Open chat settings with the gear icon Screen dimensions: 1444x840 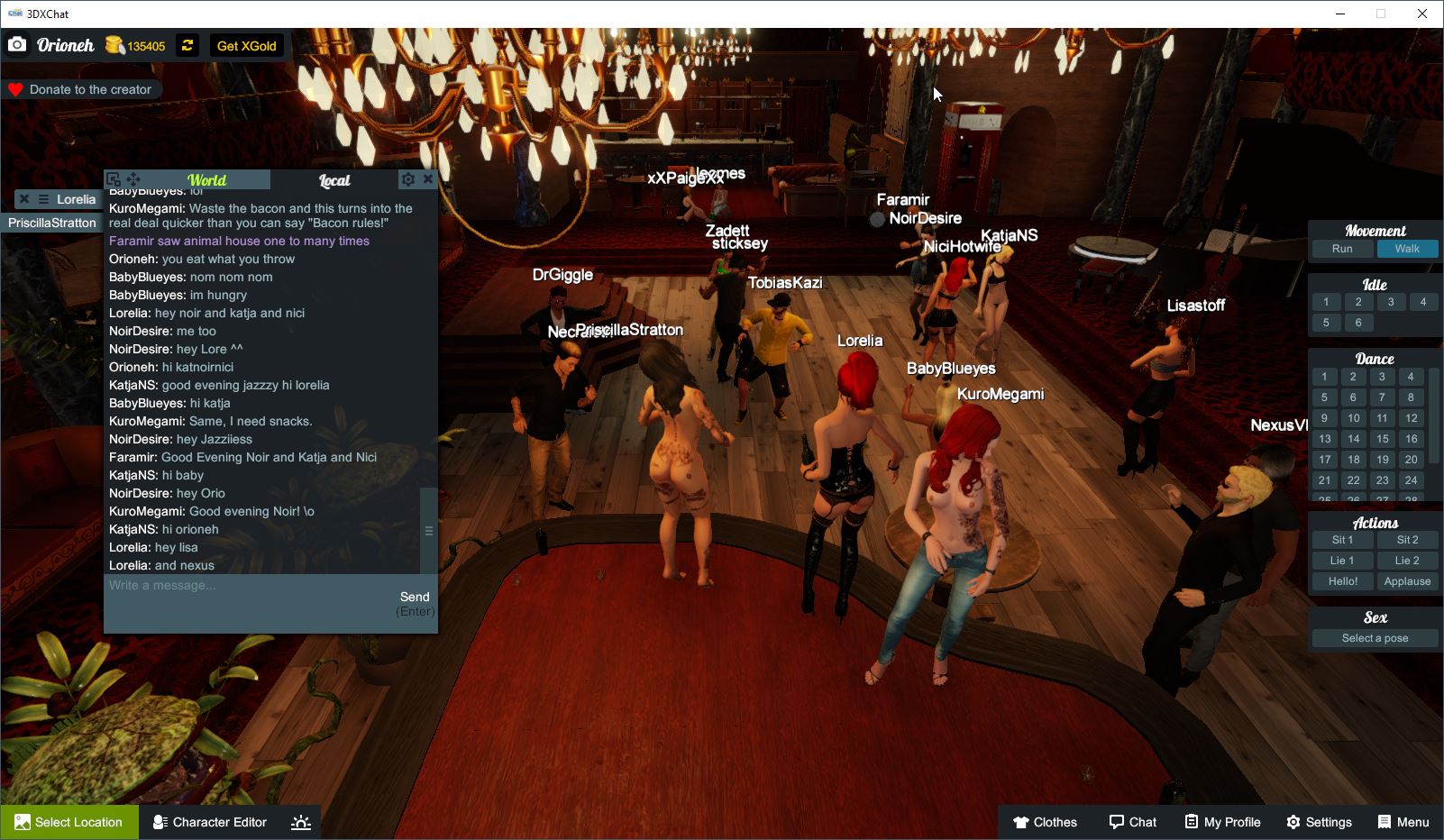[x=408, y=178]
